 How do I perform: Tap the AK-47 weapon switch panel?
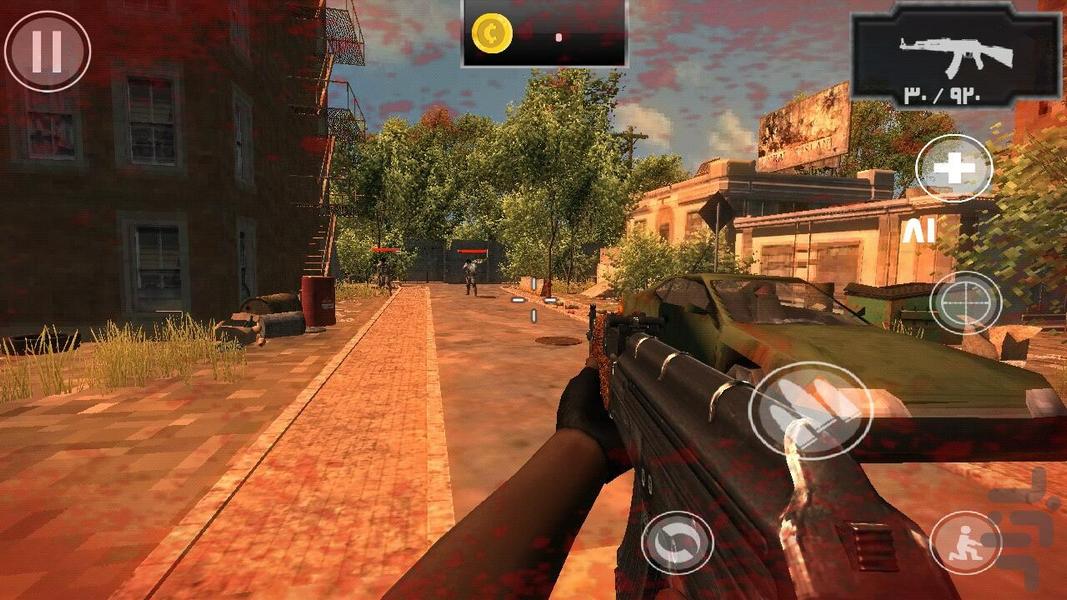(956, 57)
